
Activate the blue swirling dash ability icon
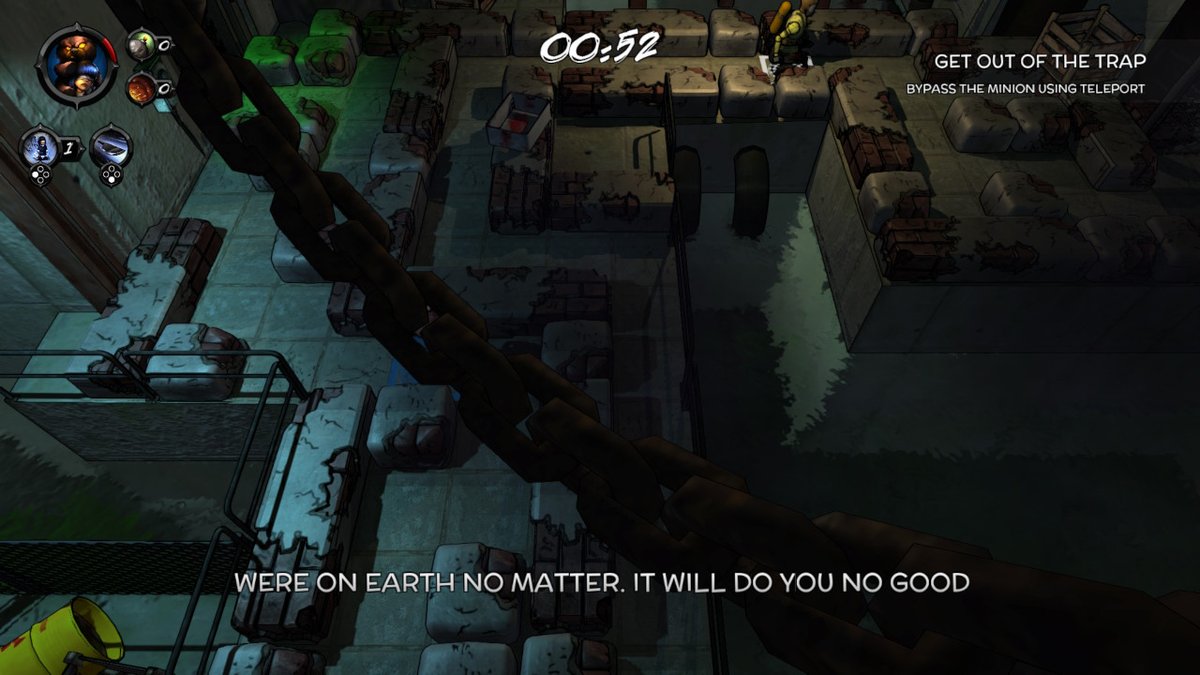click(x=109, y=147)
